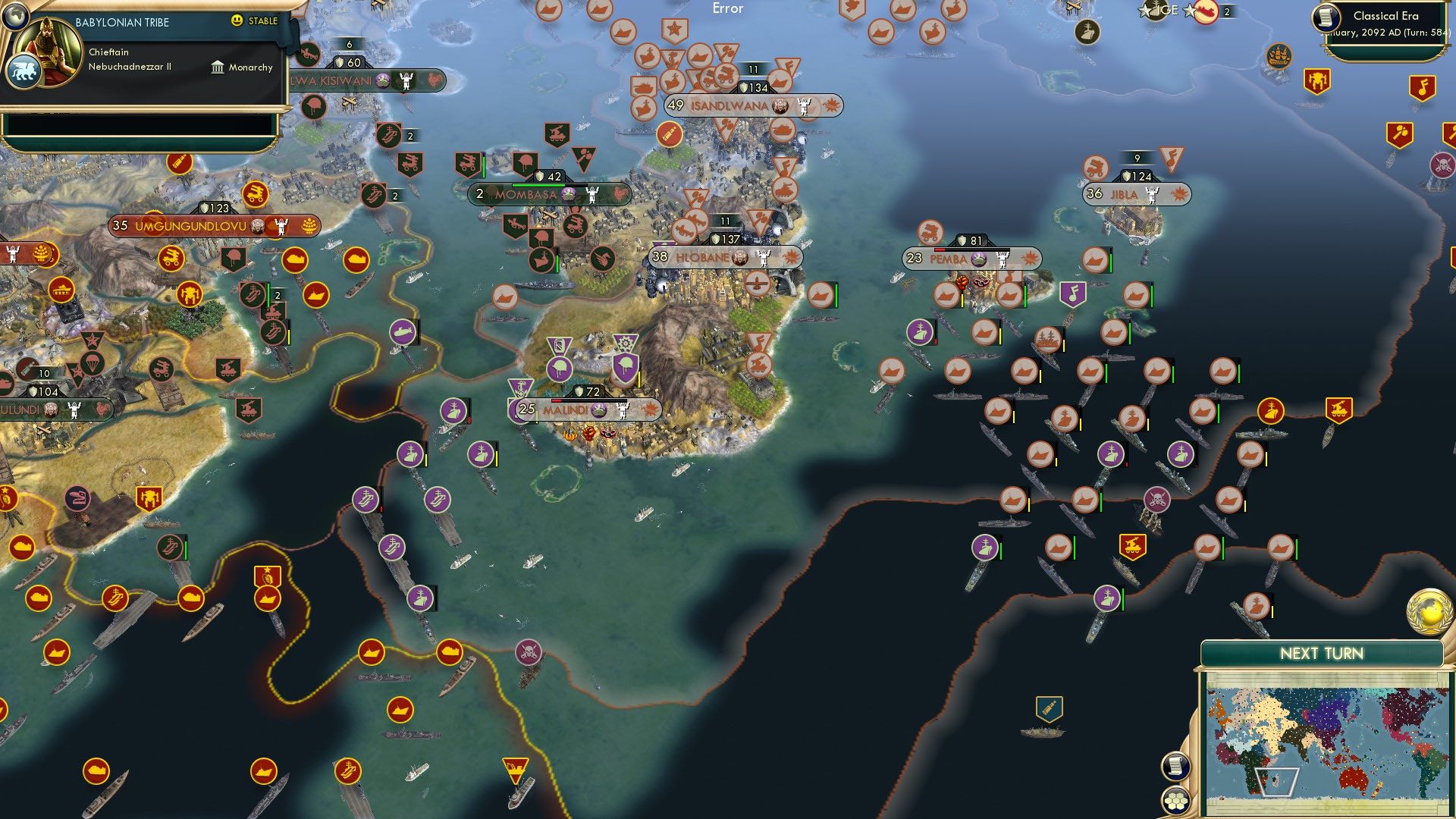Click the faith icon on Pemba's banner
The width and height of the screenshot is (1456, 819).
click(x=978, y=258)
